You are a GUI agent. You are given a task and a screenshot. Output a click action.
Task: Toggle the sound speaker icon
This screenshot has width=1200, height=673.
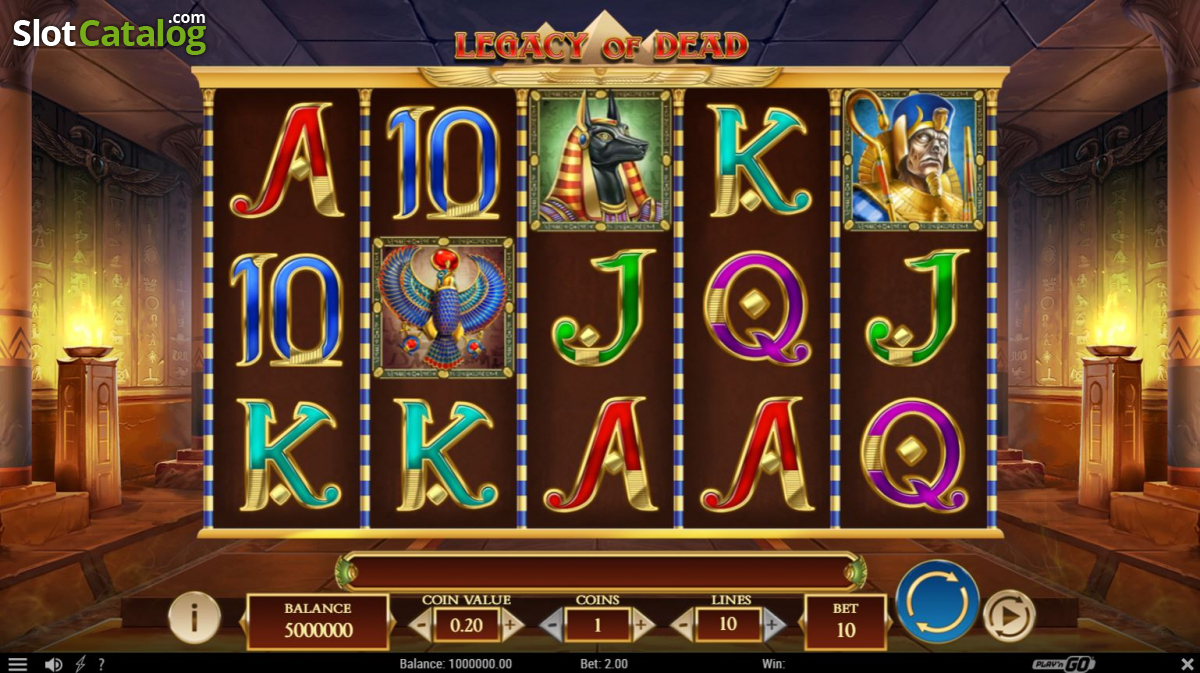point(53,664)
